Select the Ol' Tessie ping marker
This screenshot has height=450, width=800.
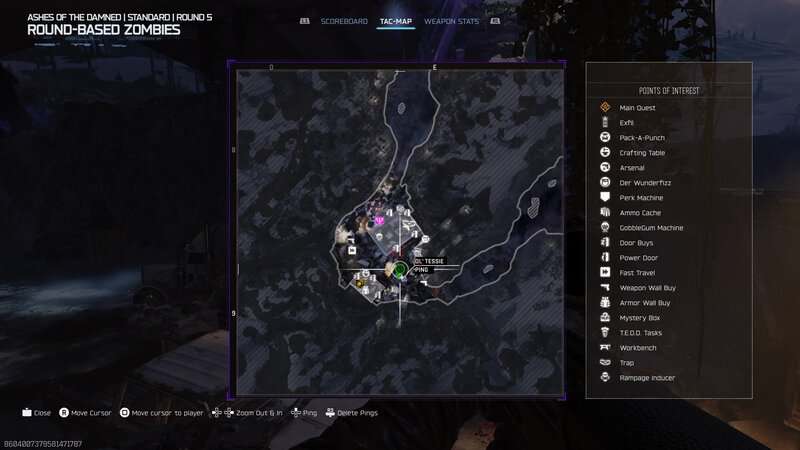(x=399, y=269)
